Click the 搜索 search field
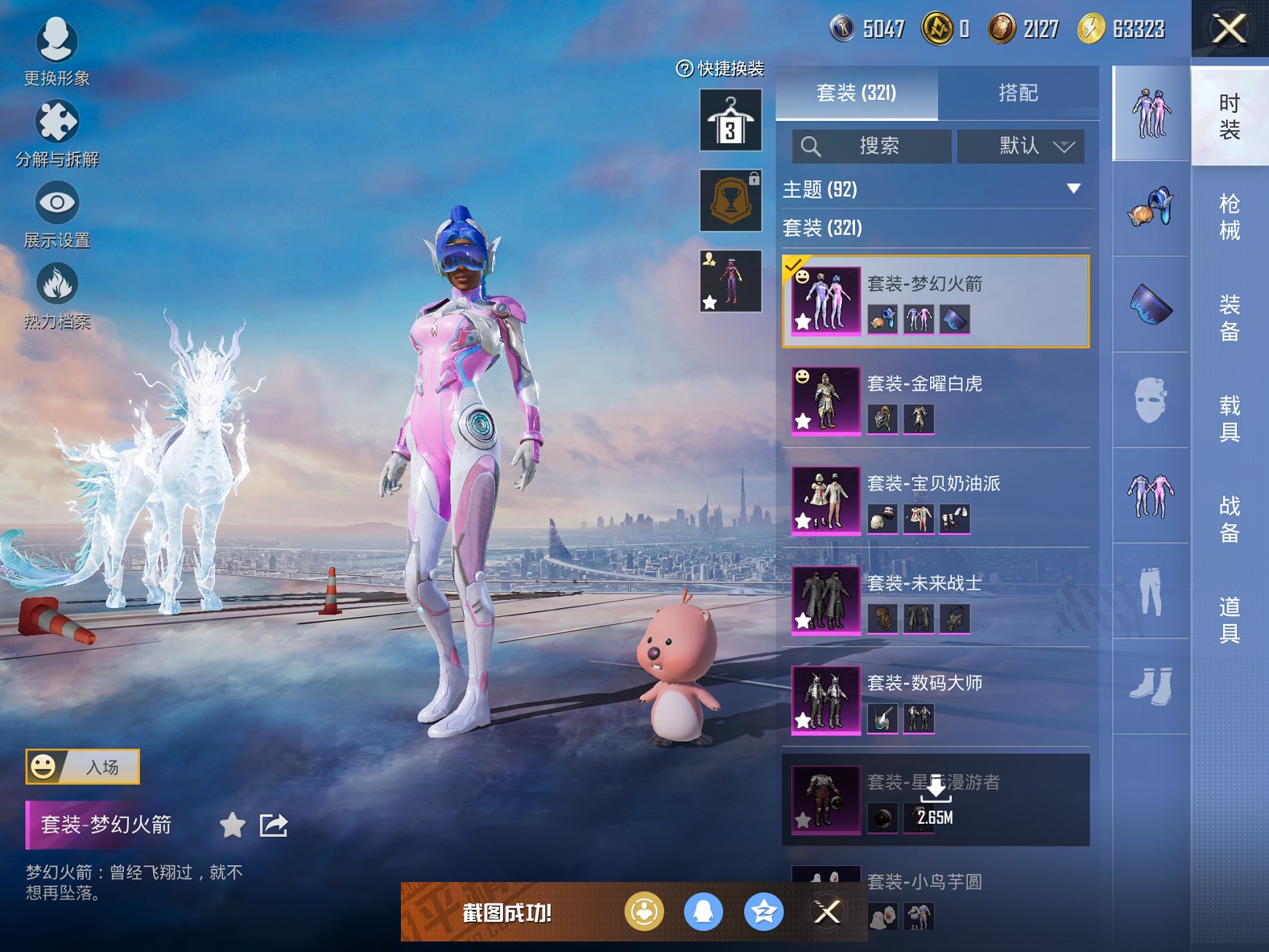Screen dimensions: 1269x952 pos(872,147)
